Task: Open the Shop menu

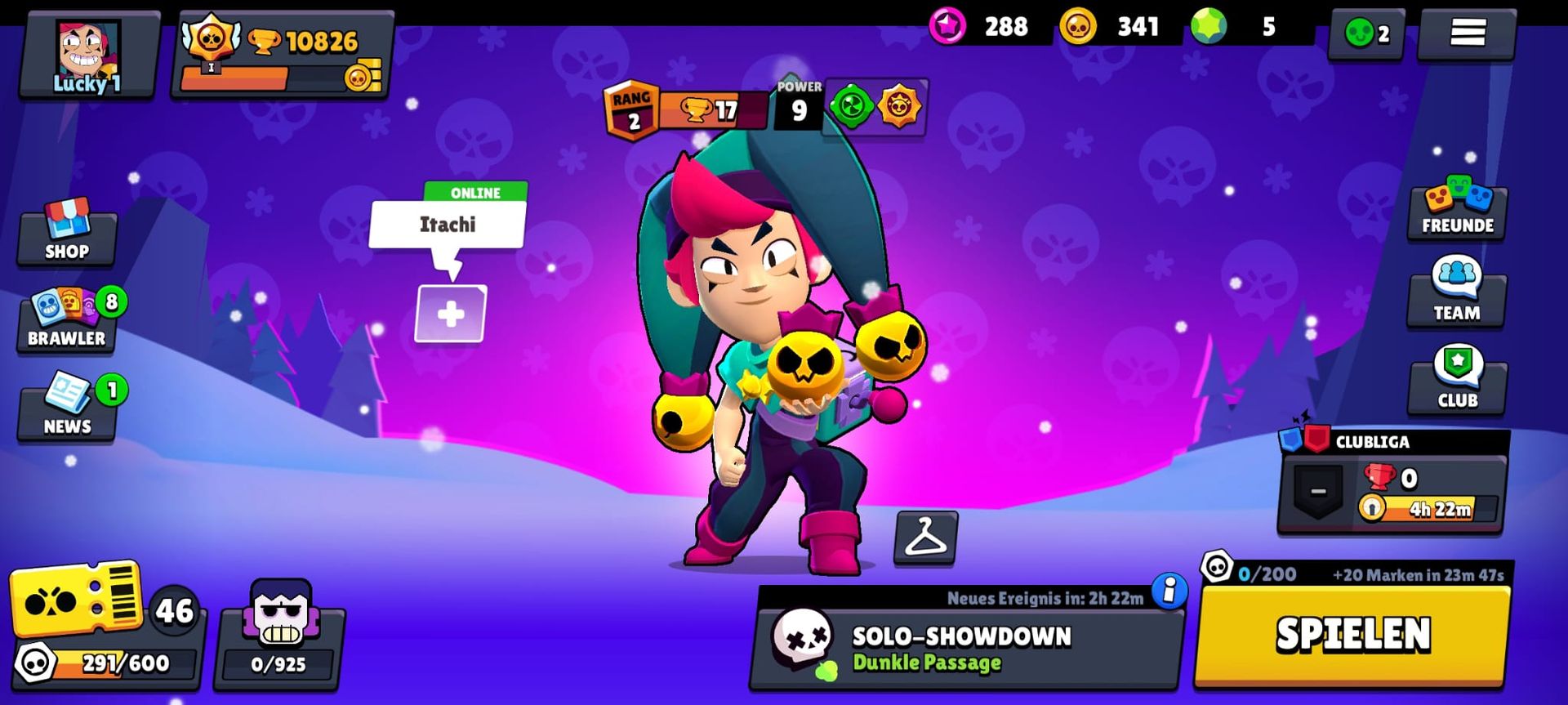Action: (x=67, y=234)
